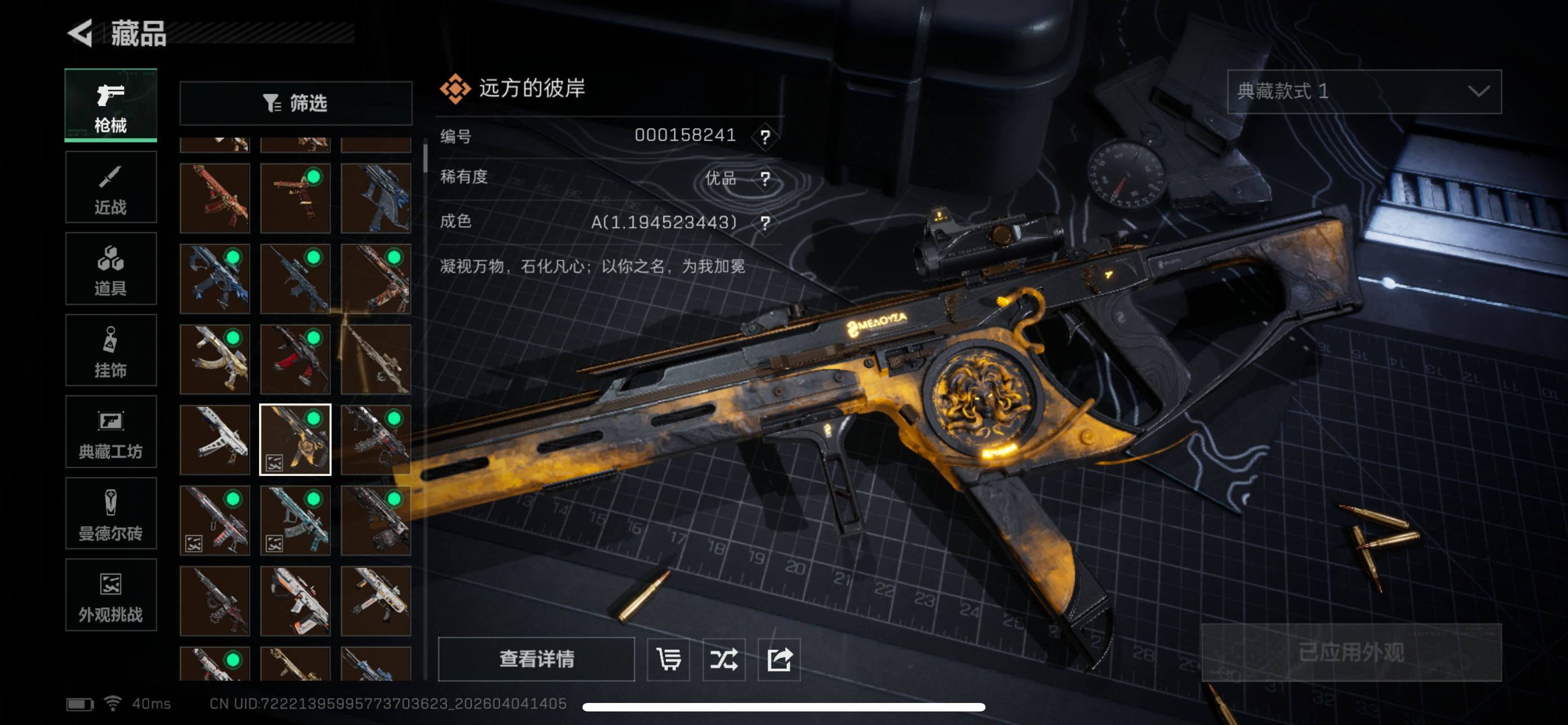
Task: Switch to the 挂饰 charms tab
Action: (x=111, y=350)
